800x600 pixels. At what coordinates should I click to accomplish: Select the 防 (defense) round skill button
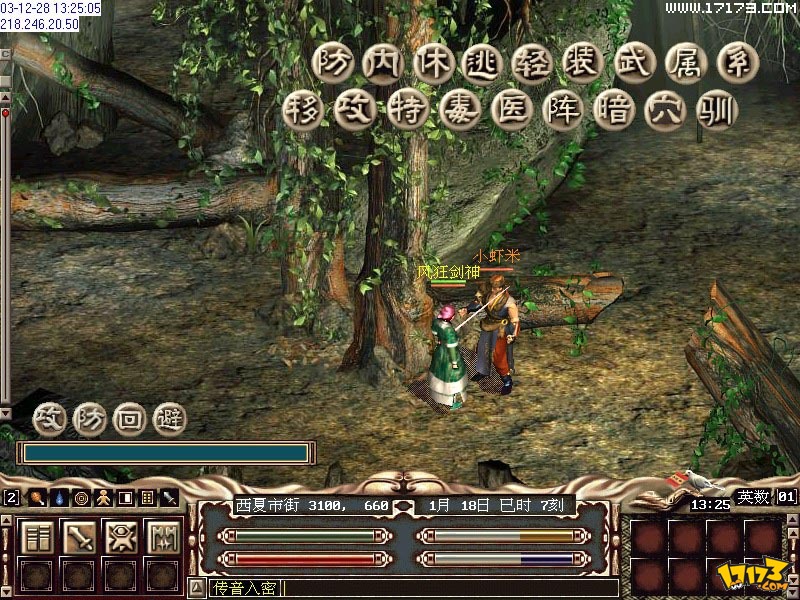coord(329,62)
